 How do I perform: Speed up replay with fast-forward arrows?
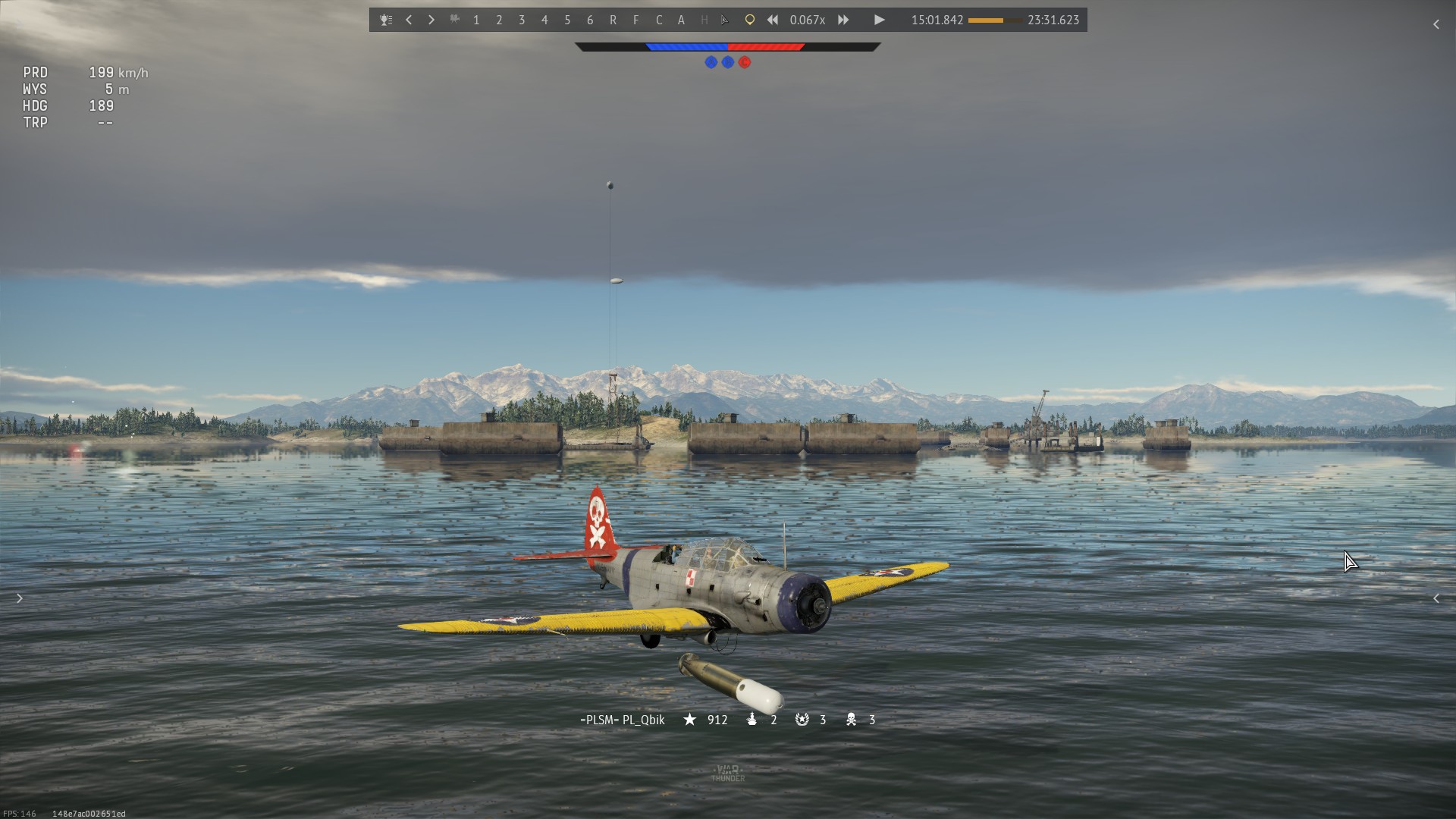tap(843, 20)
